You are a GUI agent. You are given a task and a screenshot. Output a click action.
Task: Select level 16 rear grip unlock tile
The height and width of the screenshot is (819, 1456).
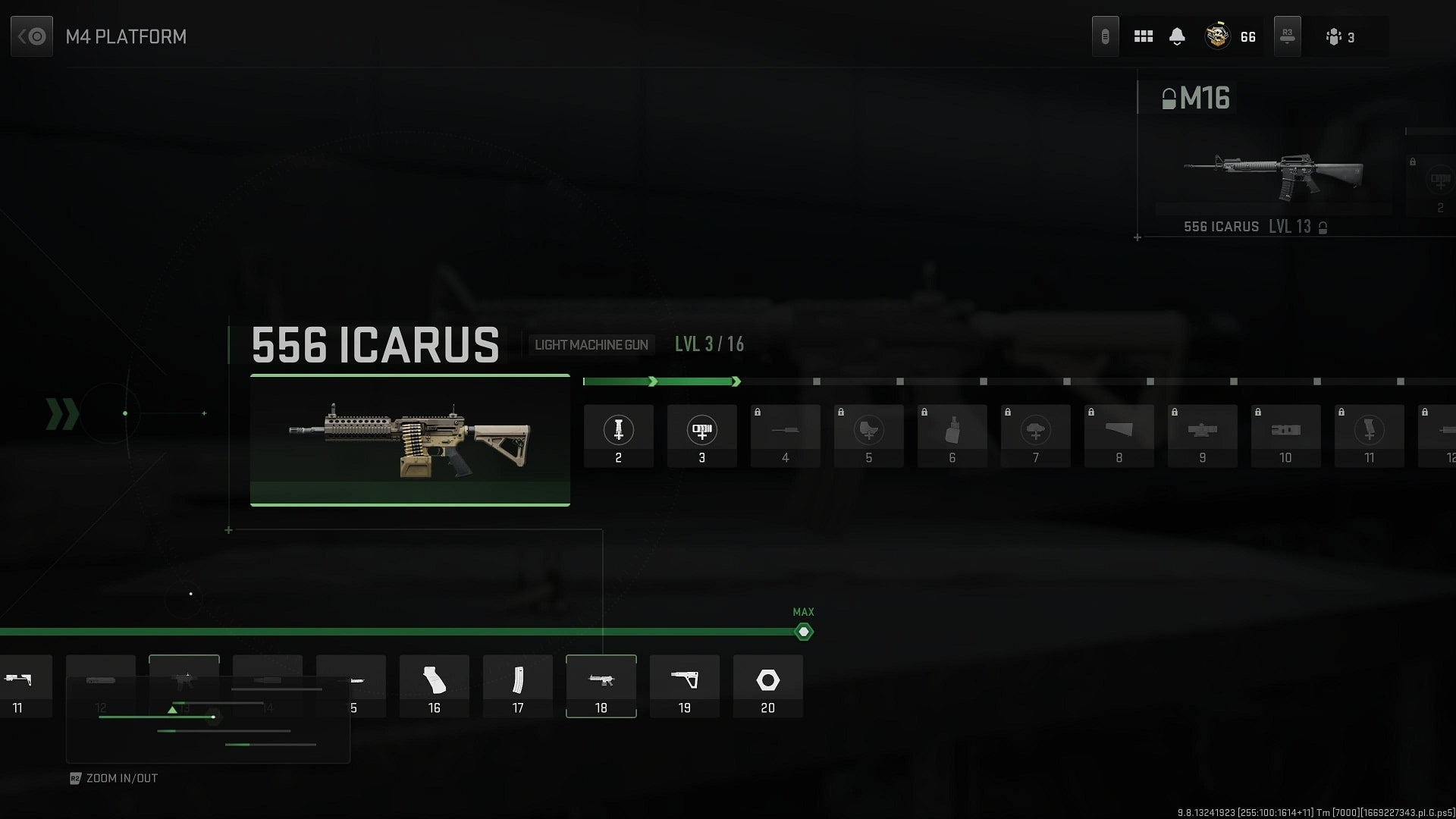pyautogui.click(x=434, y=686)
